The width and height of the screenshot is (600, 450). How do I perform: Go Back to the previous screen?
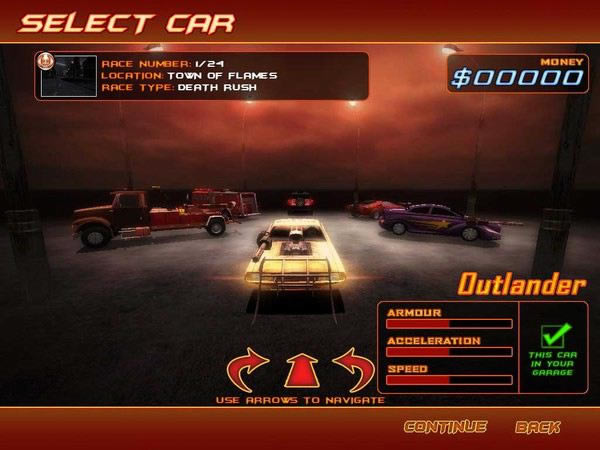click(x=537, y=427)
